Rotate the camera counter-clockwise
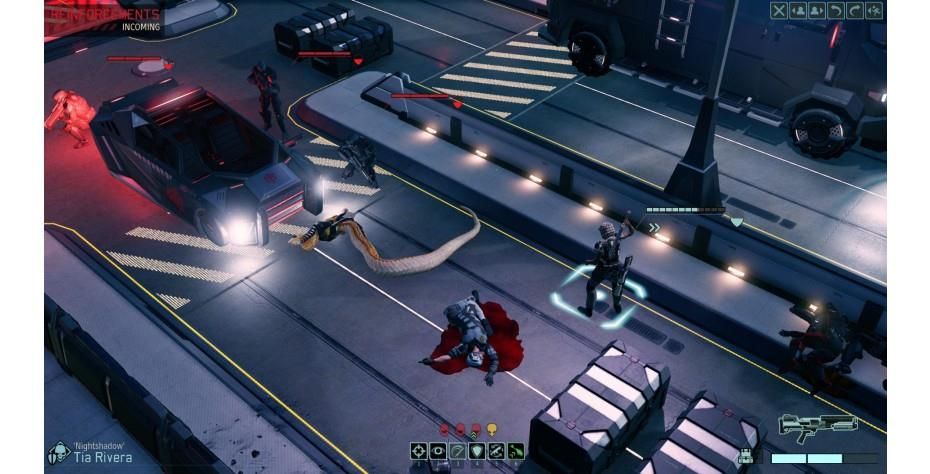Image resolution: width=930 pixels, height=474 pixels. pos(837,10)
